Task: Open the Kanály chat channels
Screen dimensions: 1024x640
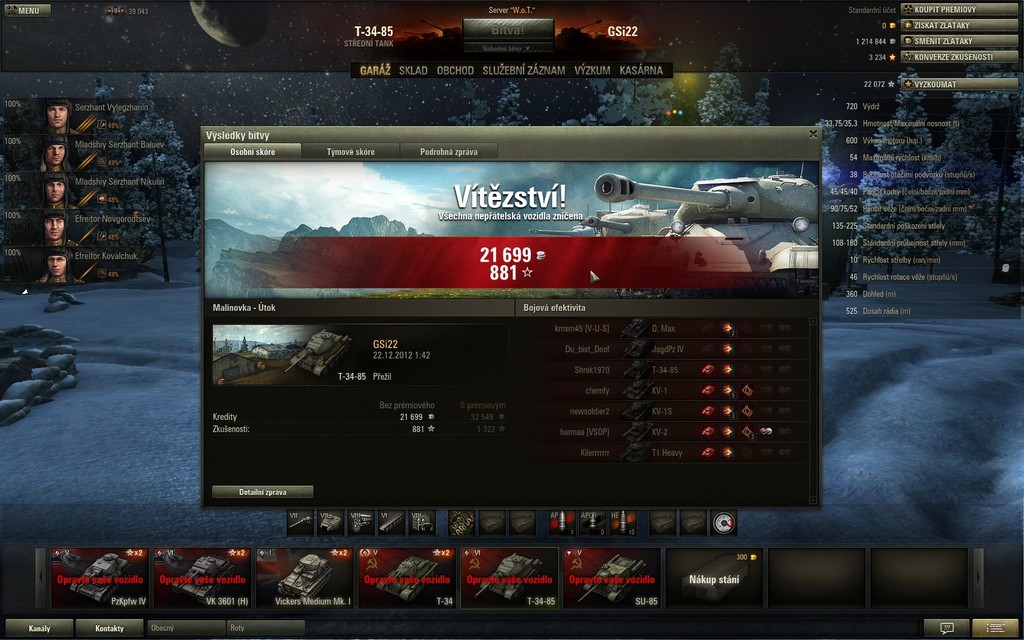Action: (x=40, y=628)
